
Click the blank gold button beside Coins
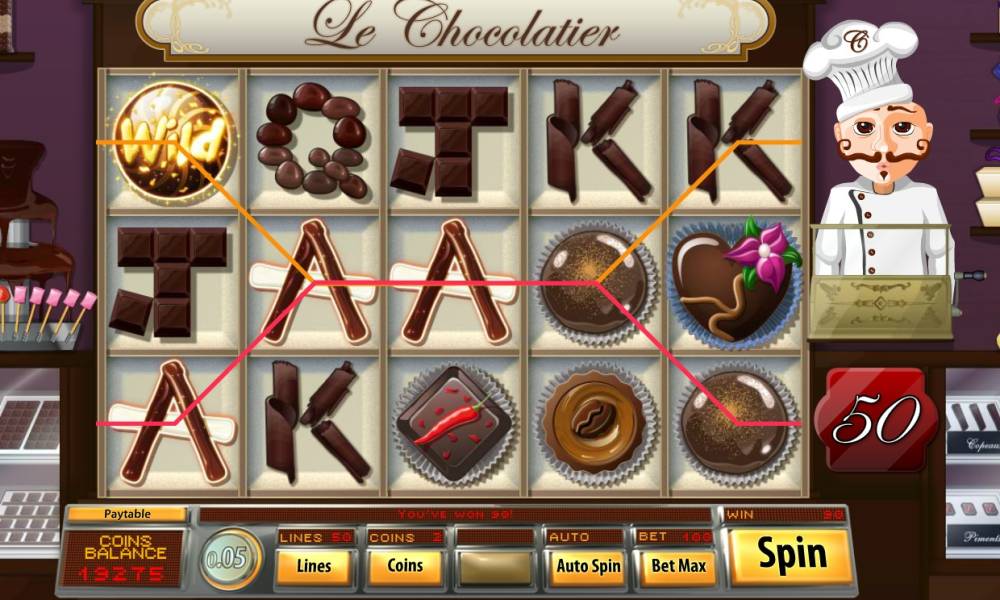[x=495, y=566]
